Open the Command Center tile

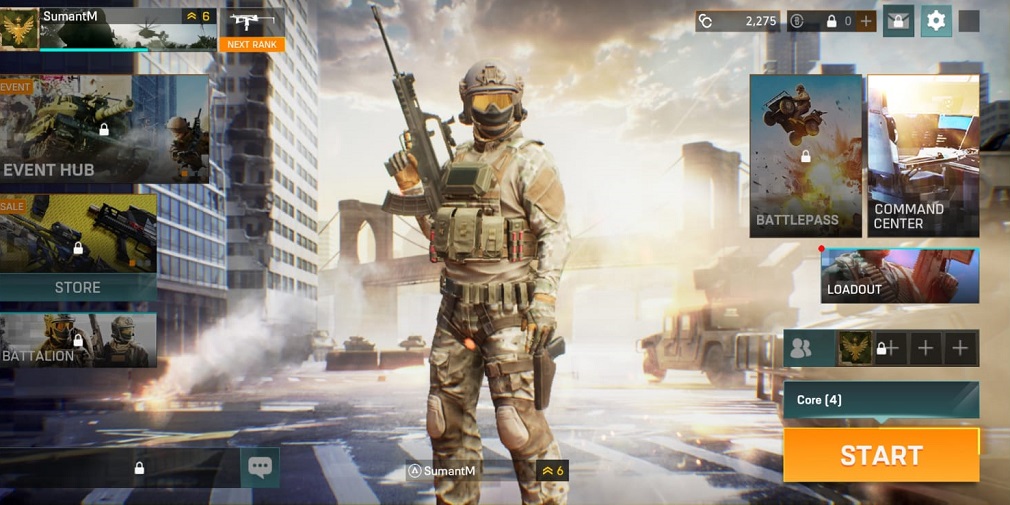(x=922, y=156)
